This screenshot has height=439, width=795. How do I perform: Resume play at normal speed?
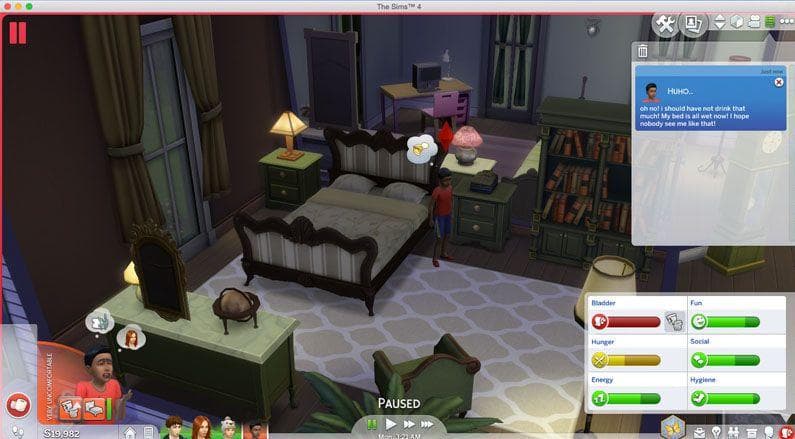pyautogui.click(x=392, y=424)
